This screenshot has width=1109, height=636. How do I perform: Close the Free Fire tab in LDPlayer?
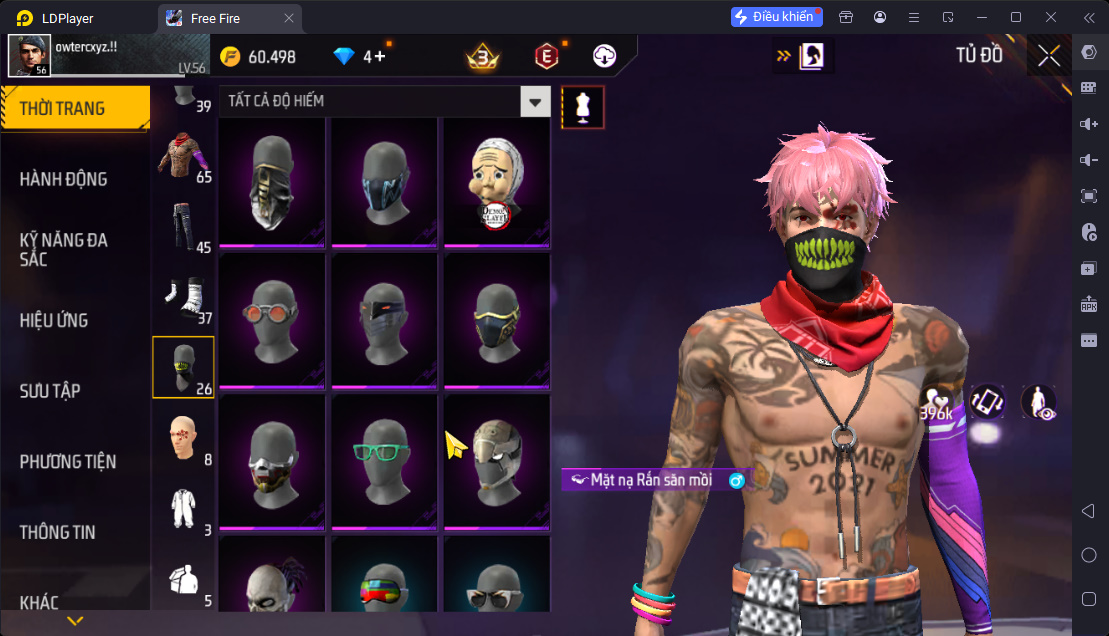pos(289,18)
